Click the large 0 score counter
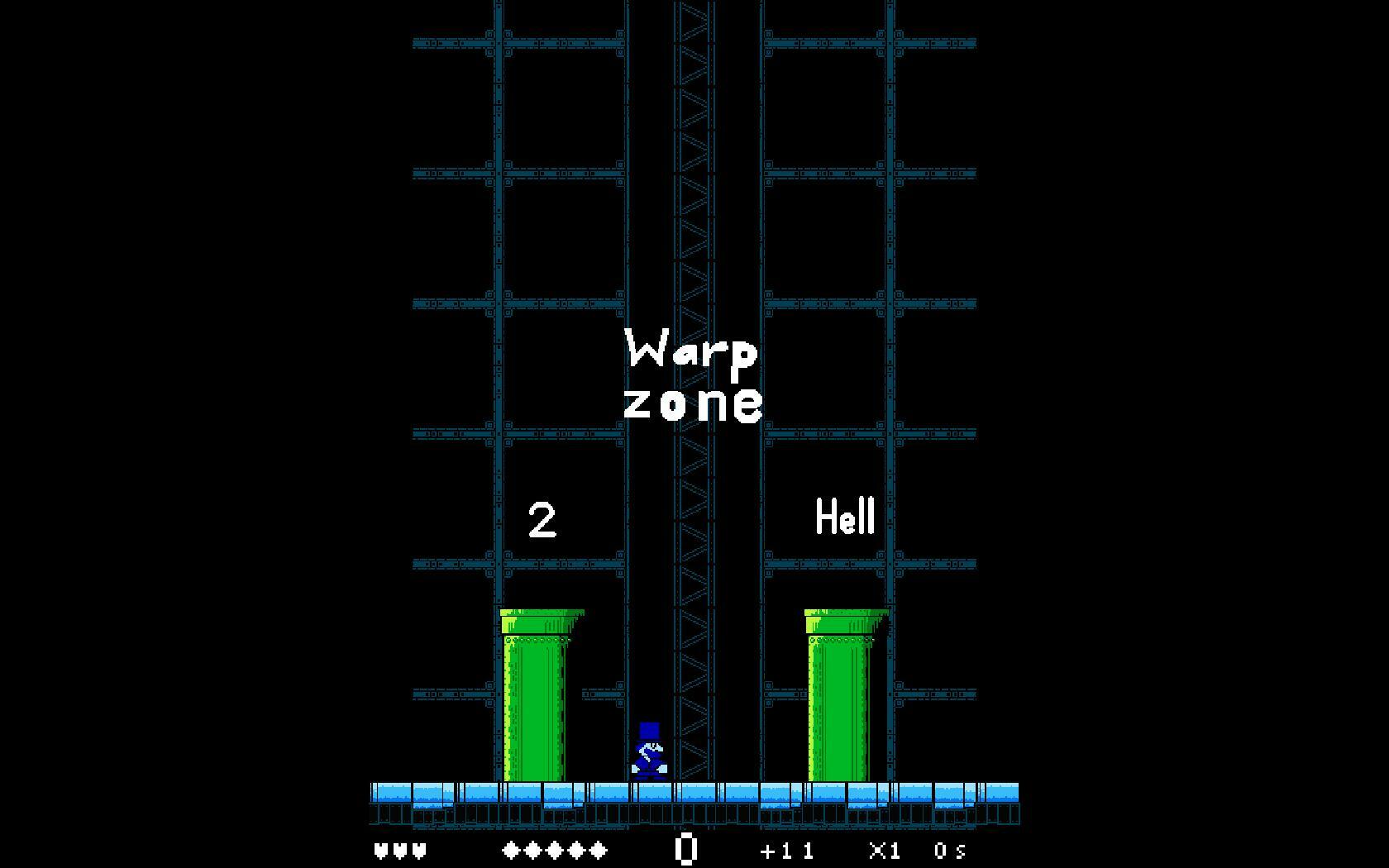The image size is (1389, 868). (x=686, y=847)
